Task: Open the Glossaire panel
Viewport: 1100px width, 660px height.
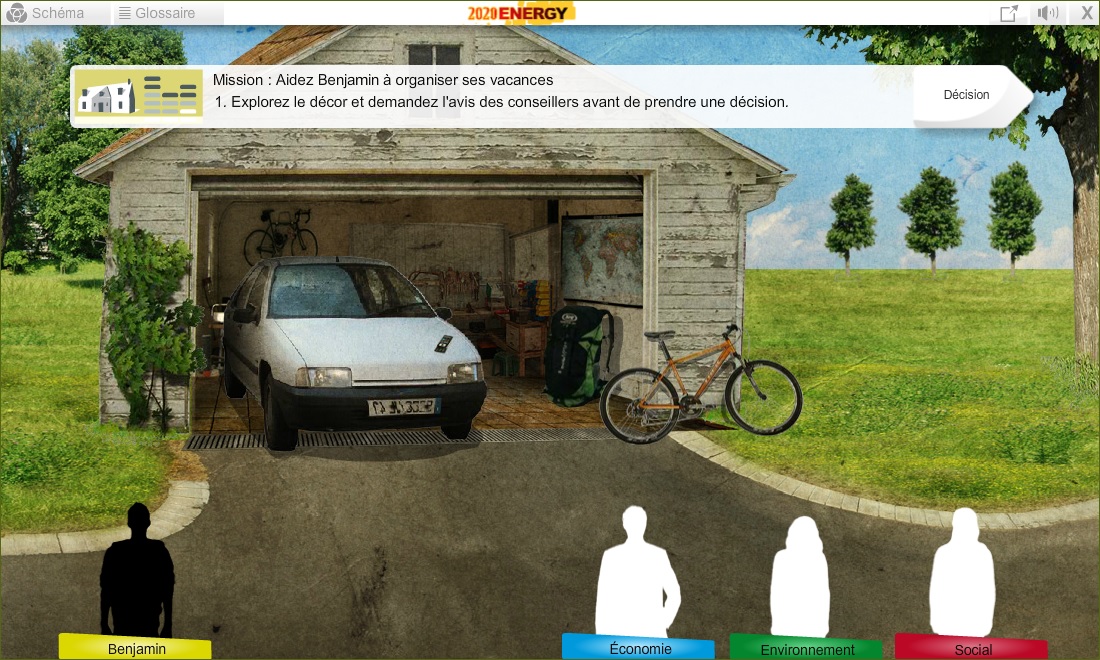Action: point(157,13)
